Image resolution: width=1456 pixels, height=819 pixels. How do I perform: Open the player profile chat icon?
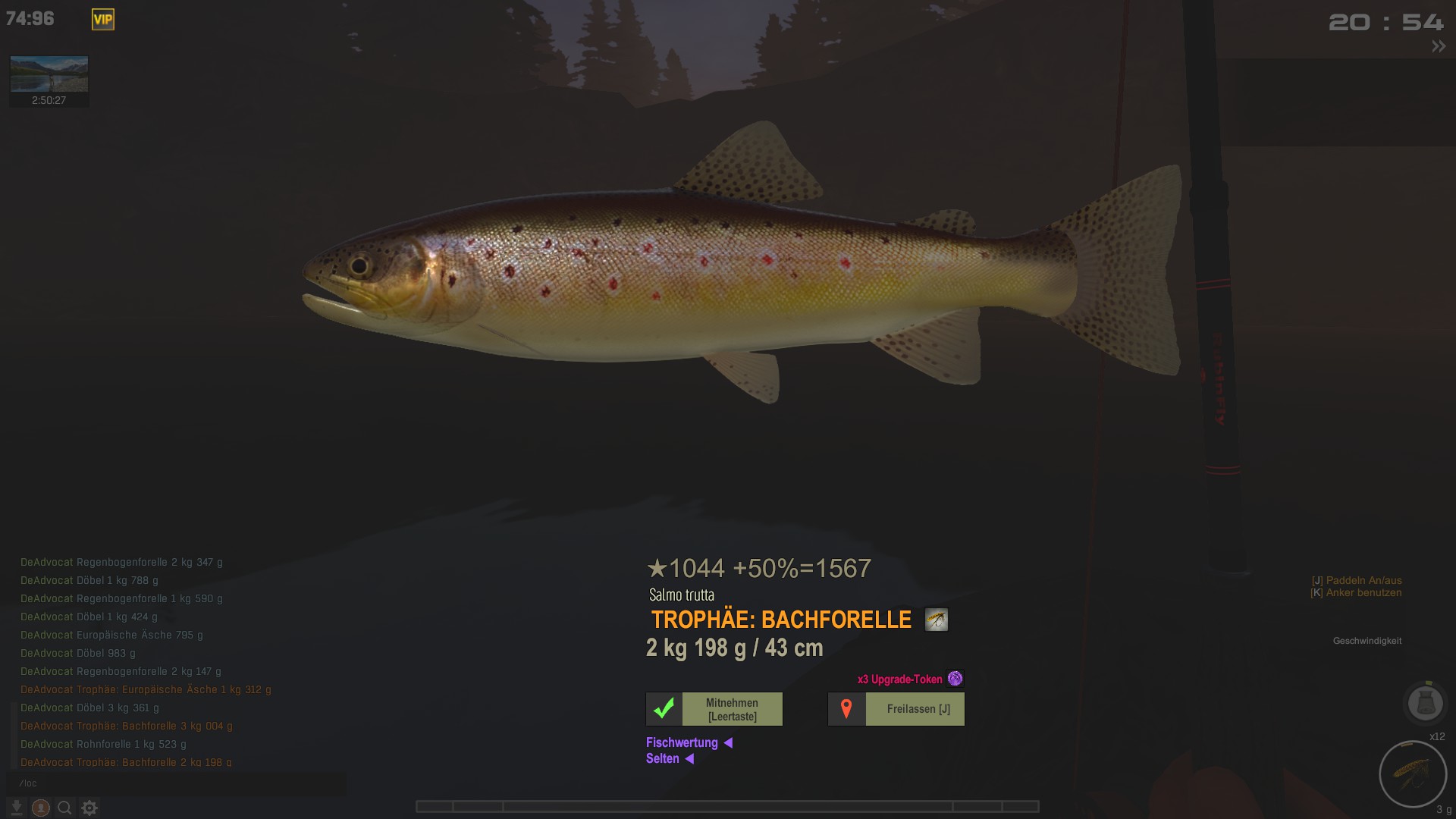pyautogui.click(x=41, y=808)
